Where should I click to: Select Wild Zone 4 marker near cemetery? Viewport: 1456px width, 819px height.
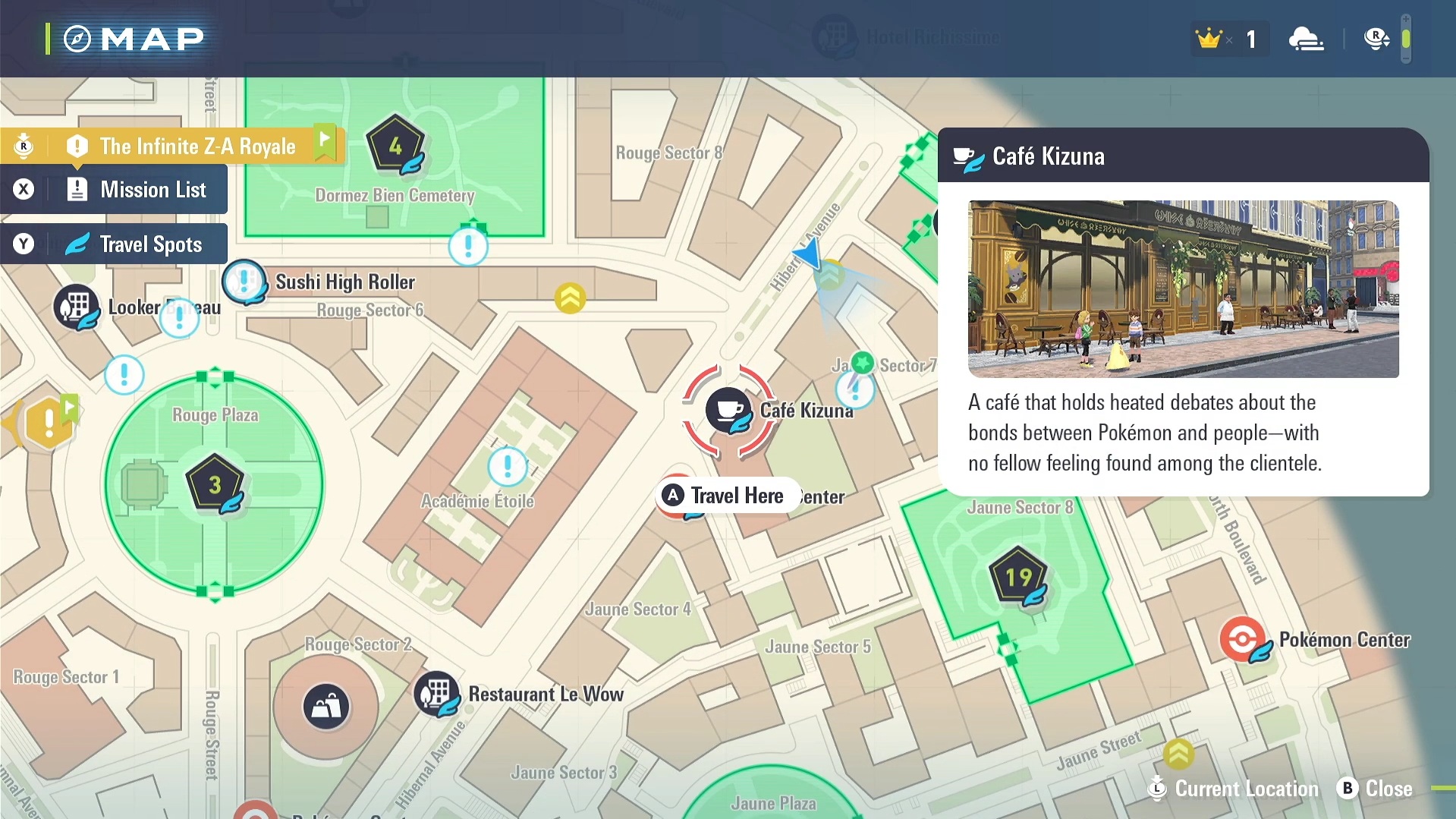pos(395,145)
